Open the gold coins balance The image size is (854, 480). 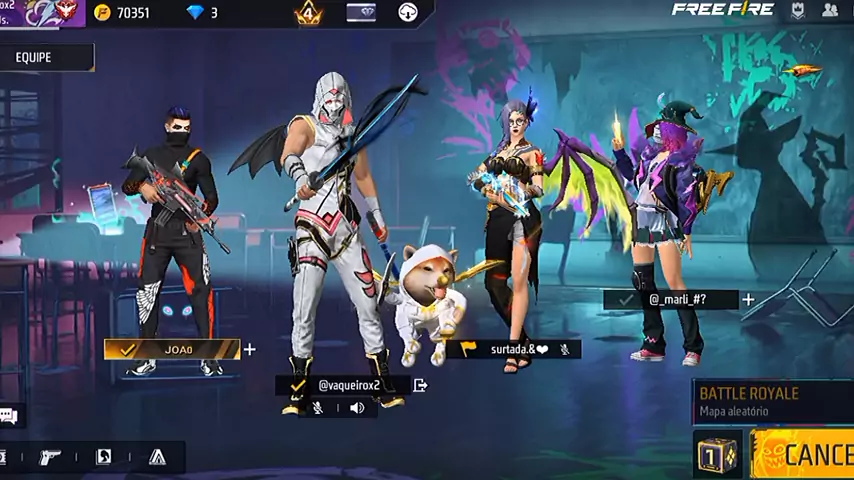pos(123,13)
